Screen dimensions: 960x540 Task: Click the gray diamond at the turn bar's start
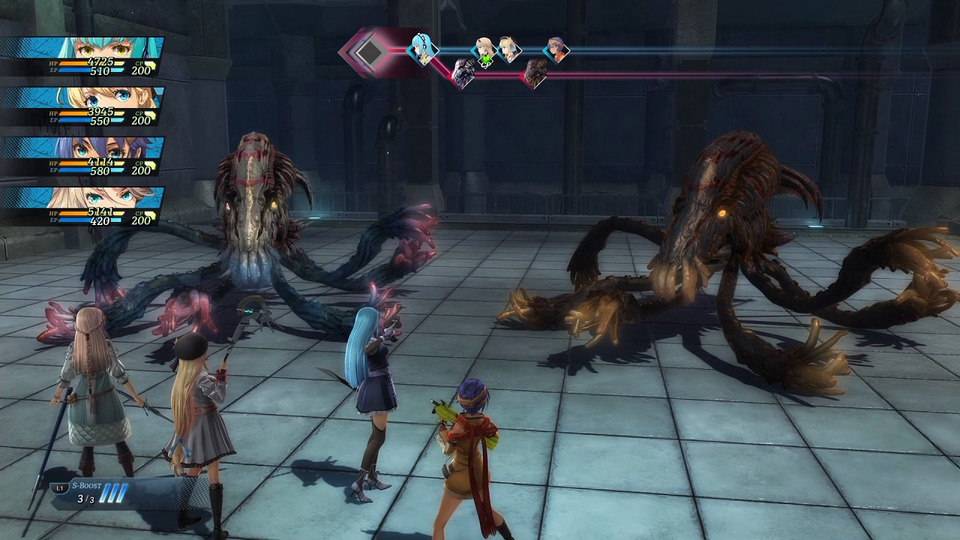tap(370, 50)
